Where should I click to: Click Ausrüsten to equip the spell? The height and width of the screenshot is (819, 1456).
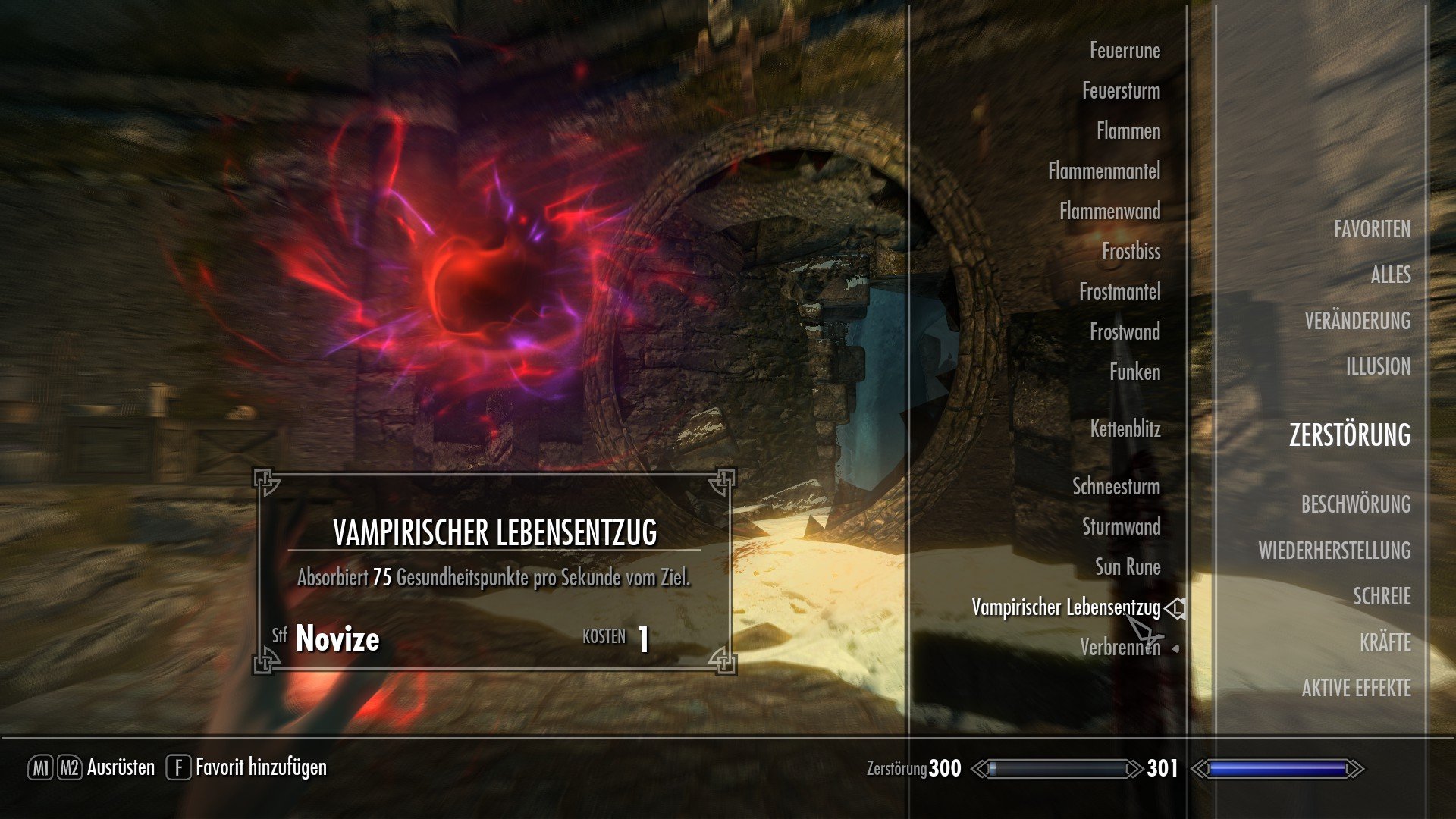click(123, 767)
